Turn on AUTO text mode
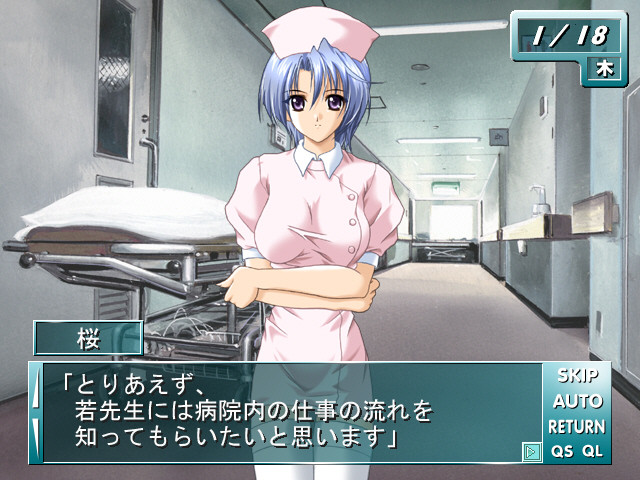Image resolution: width=640 pixels, height=480 pixels. [577, 402]
